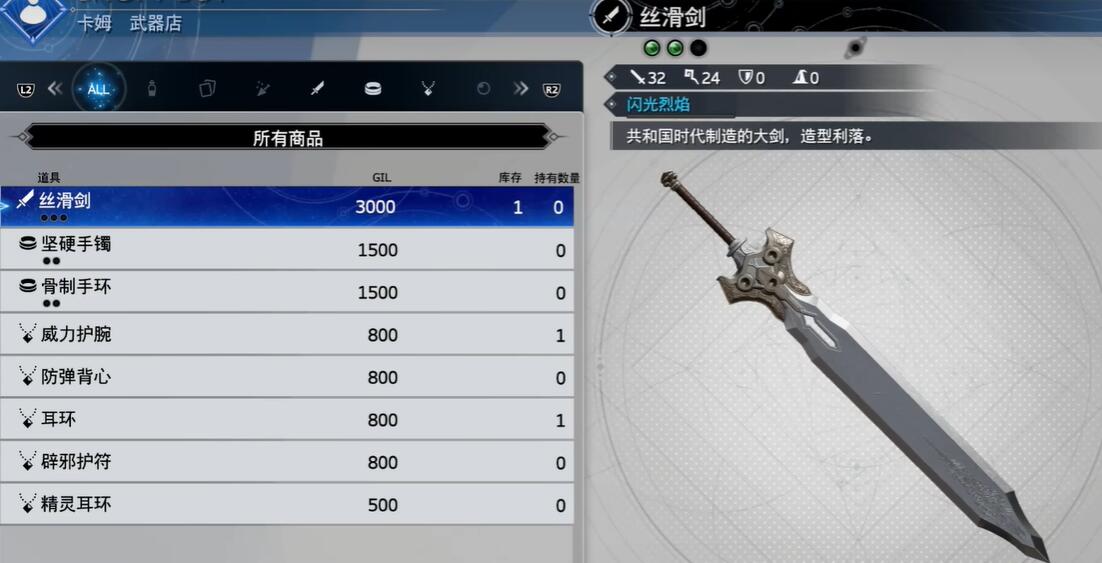Switch to the sword weapons category tab
The height and width of the screenshot is (563, 1102).
click(317, 89)
